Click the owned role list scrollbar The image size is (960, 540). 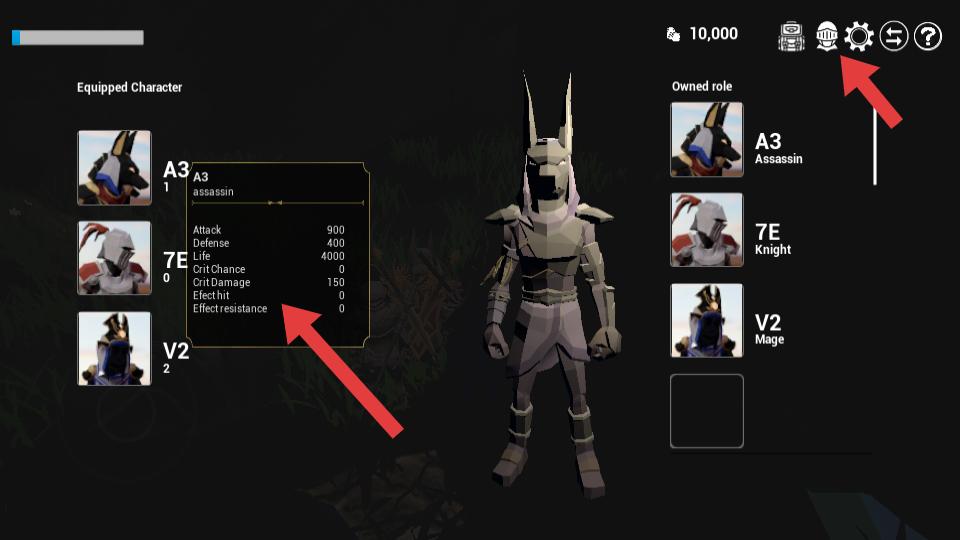pos(875,147)
